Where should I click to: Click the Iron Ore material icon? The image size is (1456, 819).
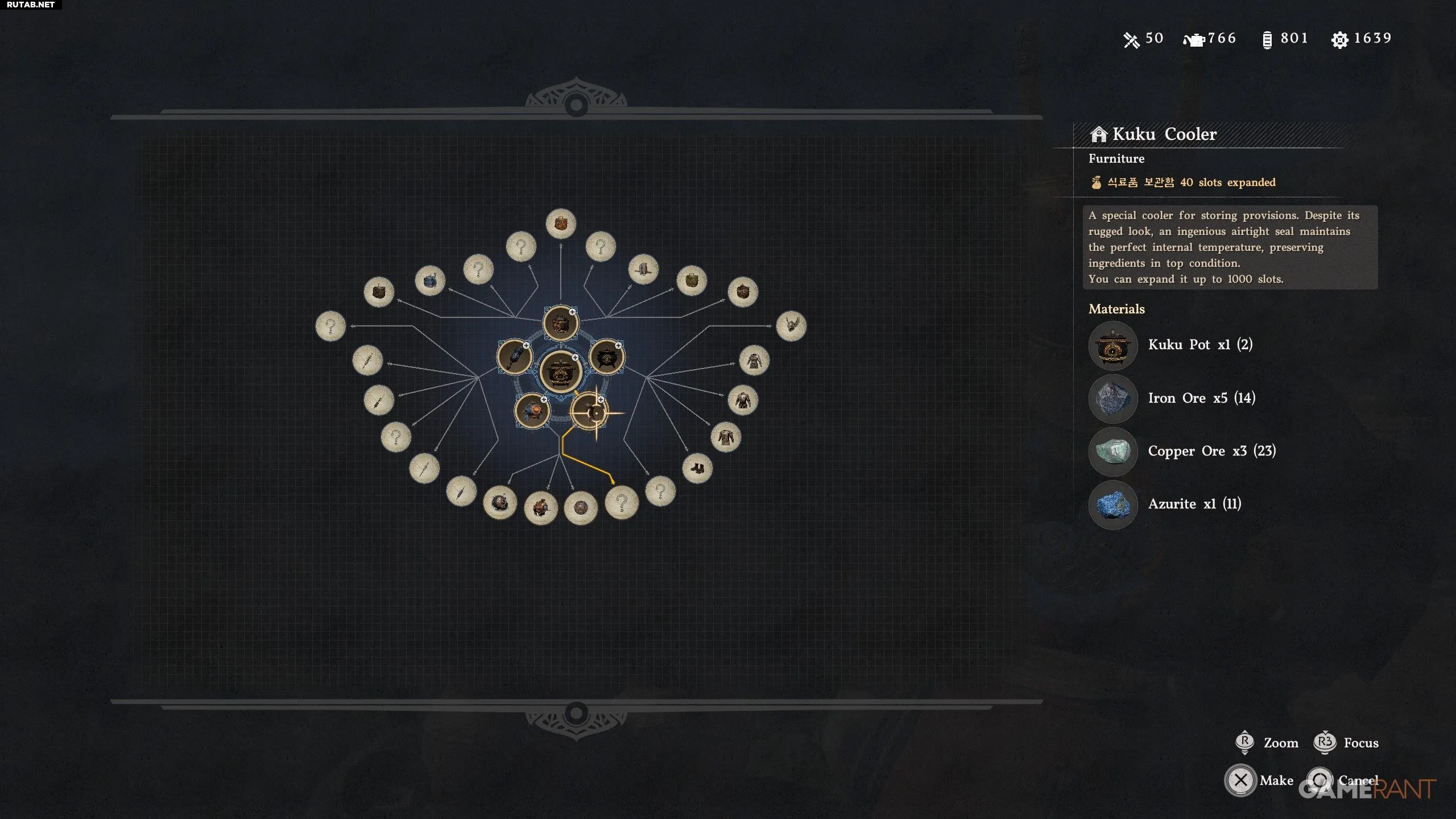pyautogui.click(x=1113, y=398)
